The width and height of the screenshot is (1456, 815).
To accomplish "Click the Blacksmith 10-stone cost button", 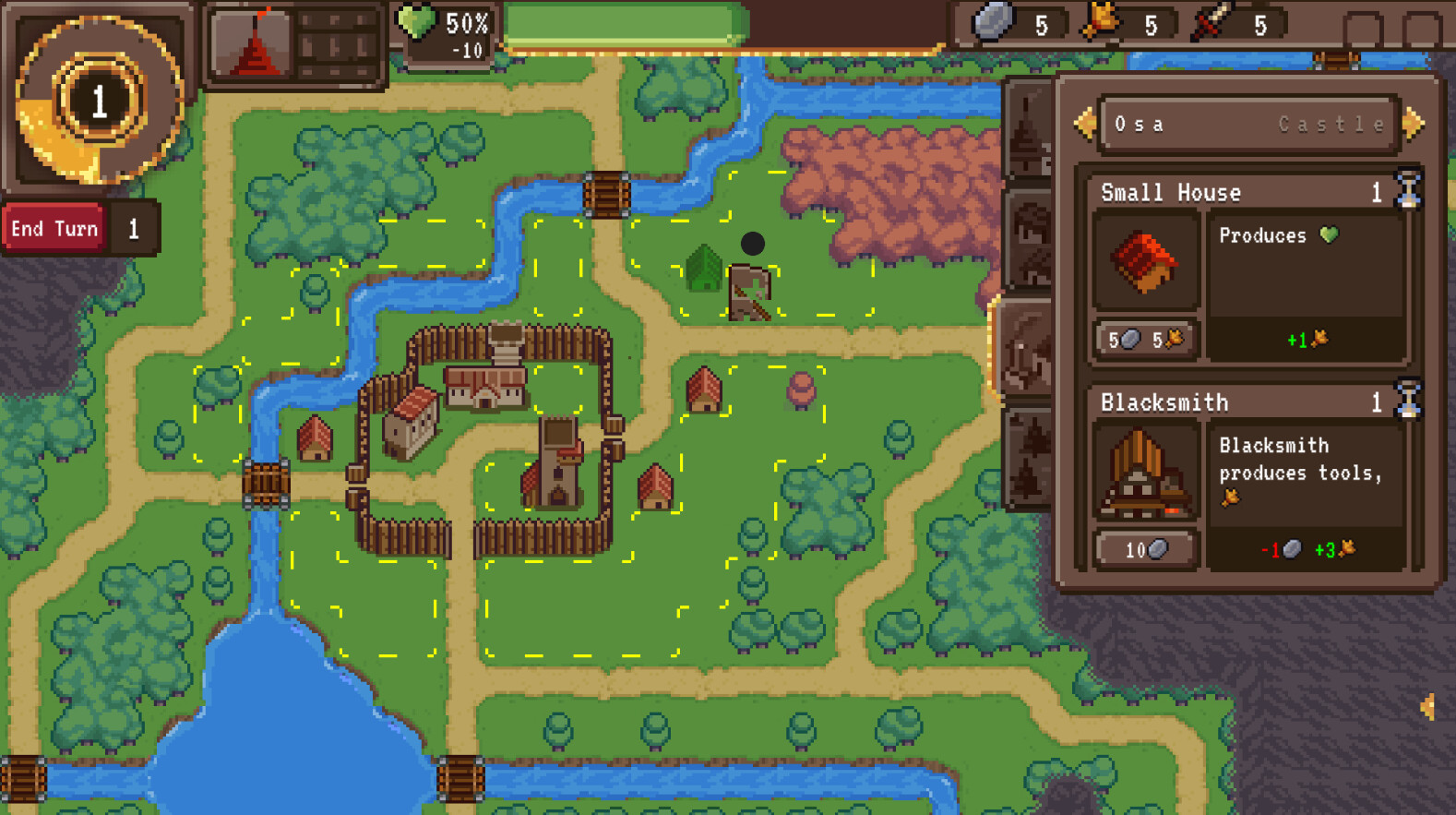I will coord(1146,548).
